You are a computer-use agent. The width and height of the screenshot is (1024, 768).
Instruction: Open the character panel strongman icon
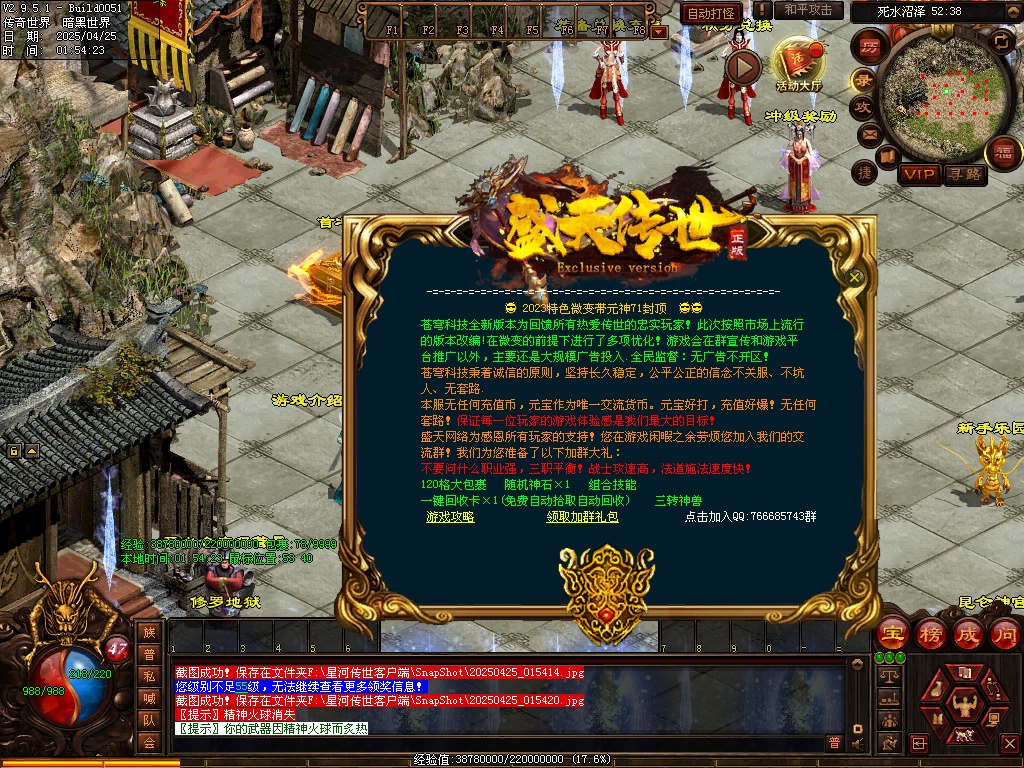[966, 704]
